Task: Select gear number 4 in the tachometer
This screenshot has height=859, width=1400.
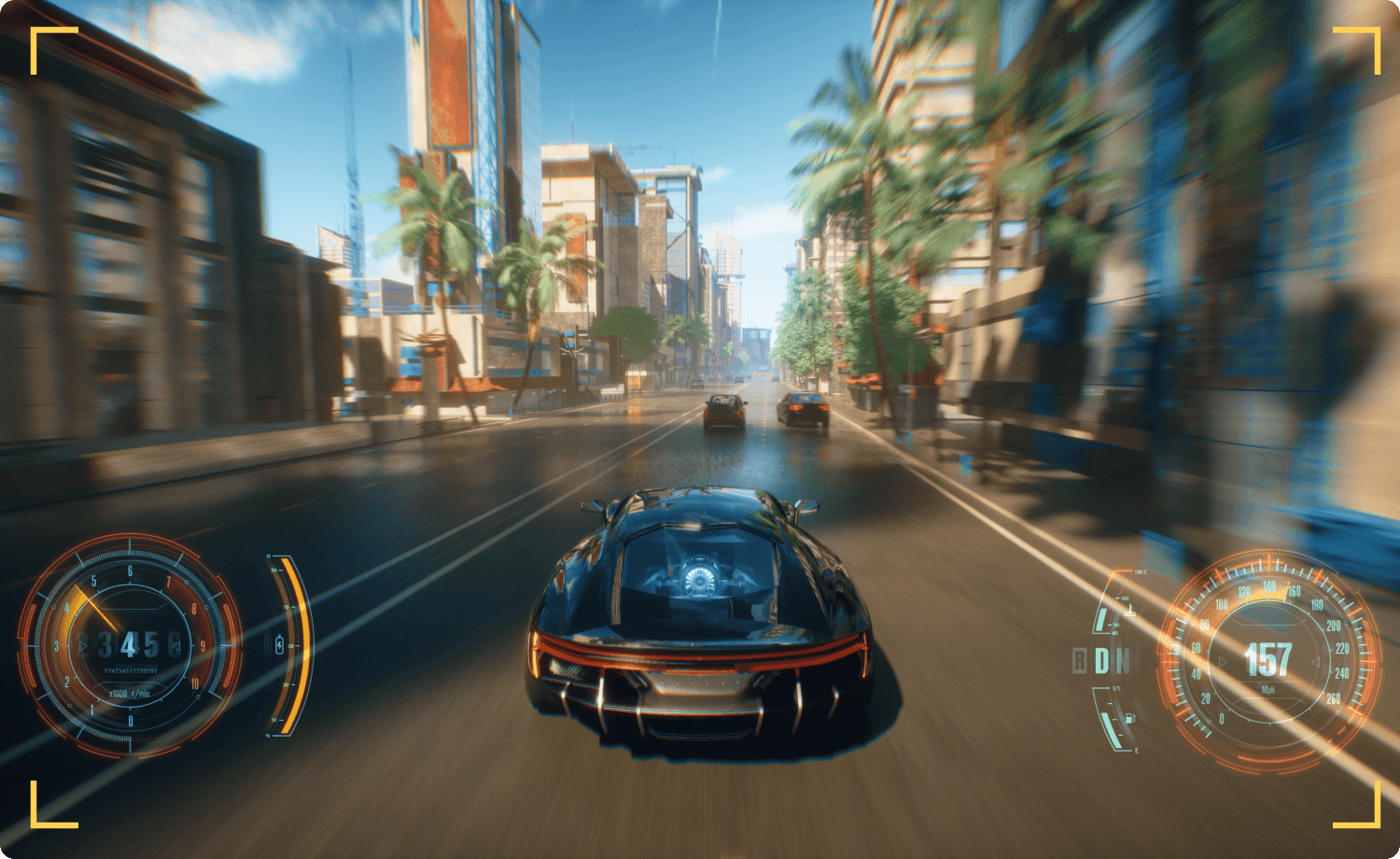Action: pyautogui.click(x=128, y=644)
